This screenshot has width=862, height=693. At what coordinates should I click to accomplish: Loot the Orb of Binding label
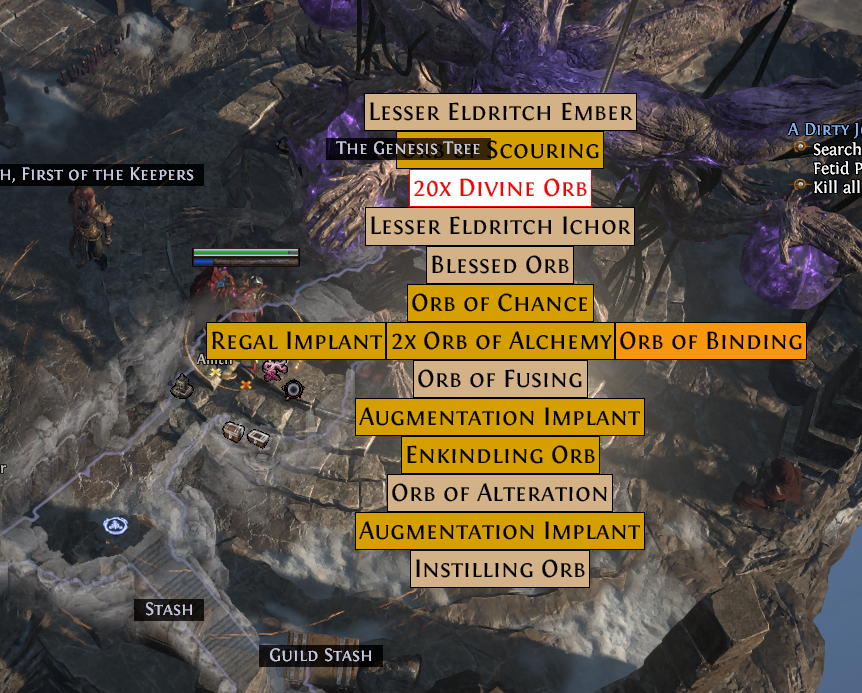point(710,341)
